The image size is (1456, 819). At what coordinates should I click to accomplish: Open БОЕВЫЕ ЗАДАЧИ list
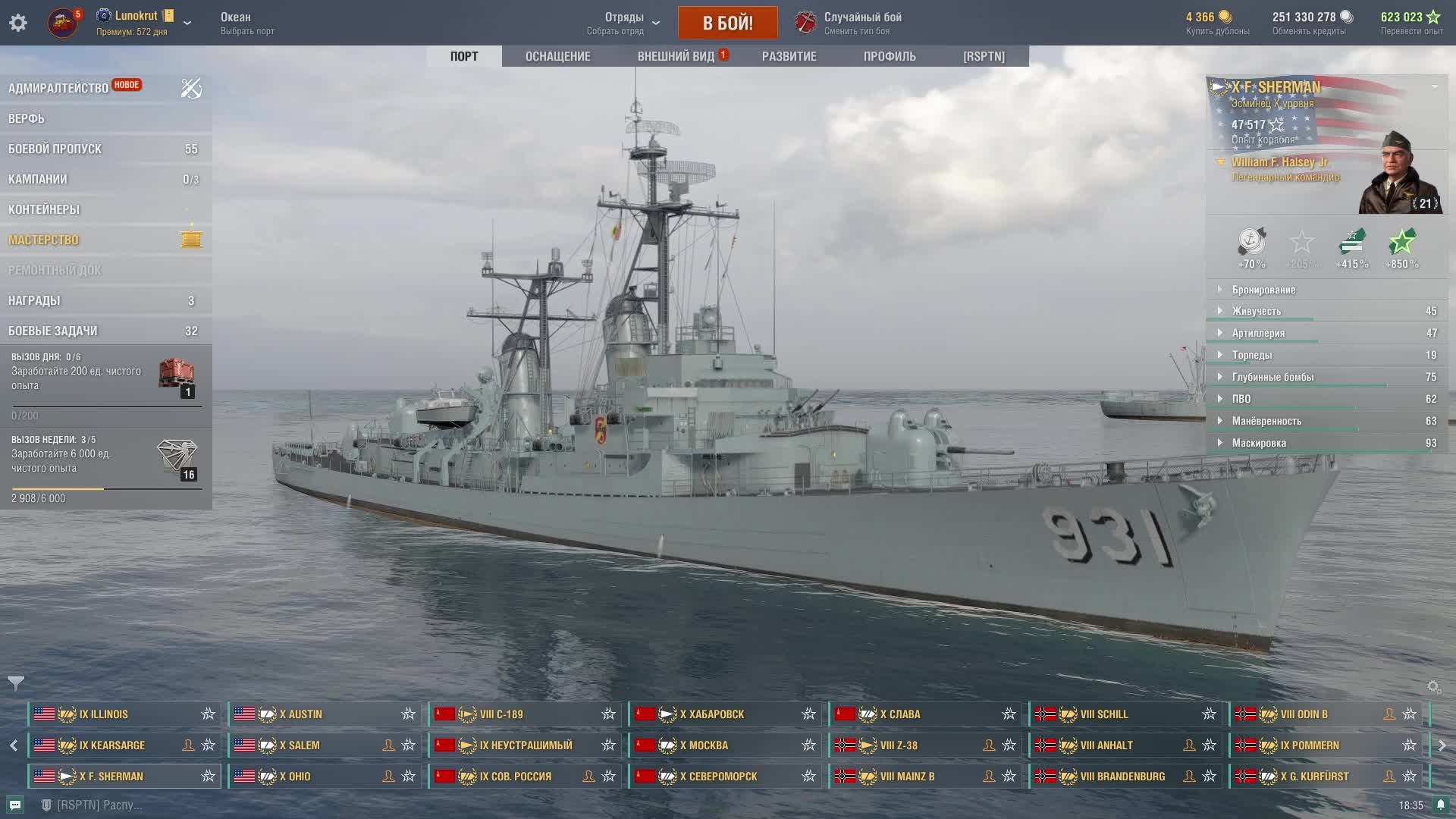[x=53, y=331]
